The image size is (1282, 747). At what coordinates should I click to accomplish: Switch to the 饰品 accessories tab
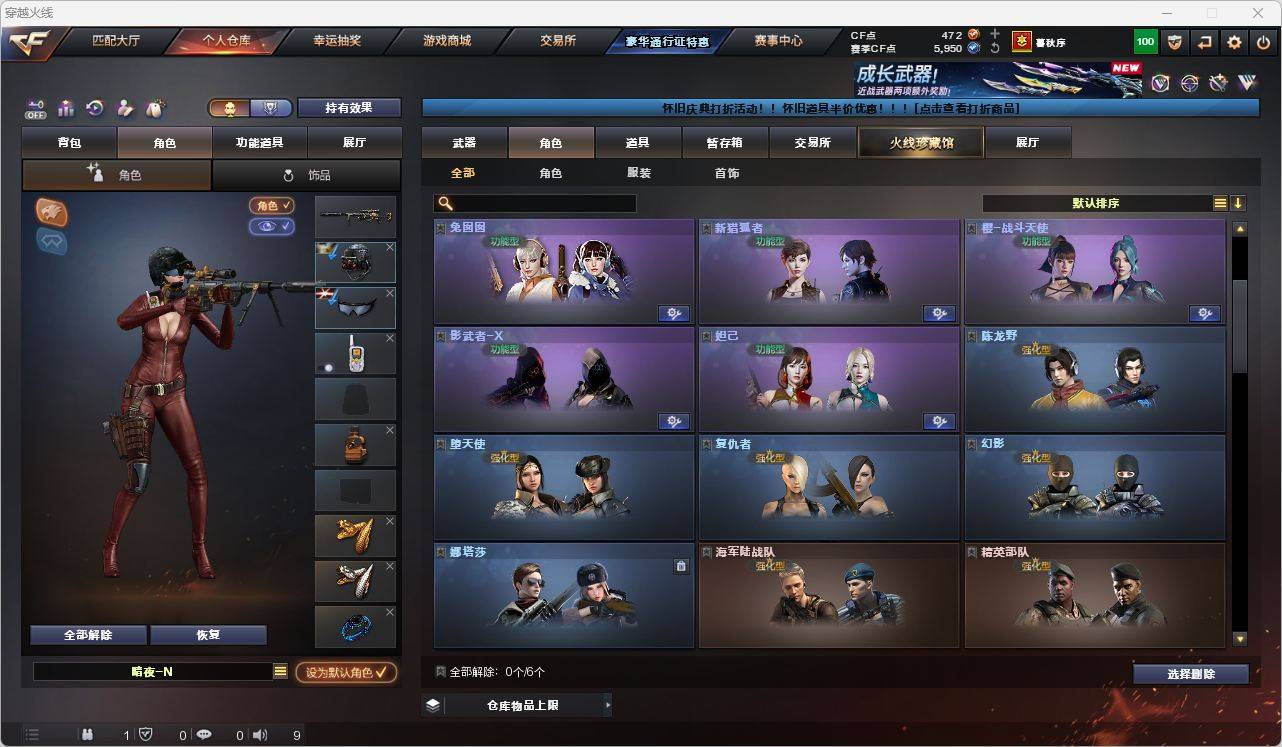[307, 174]
